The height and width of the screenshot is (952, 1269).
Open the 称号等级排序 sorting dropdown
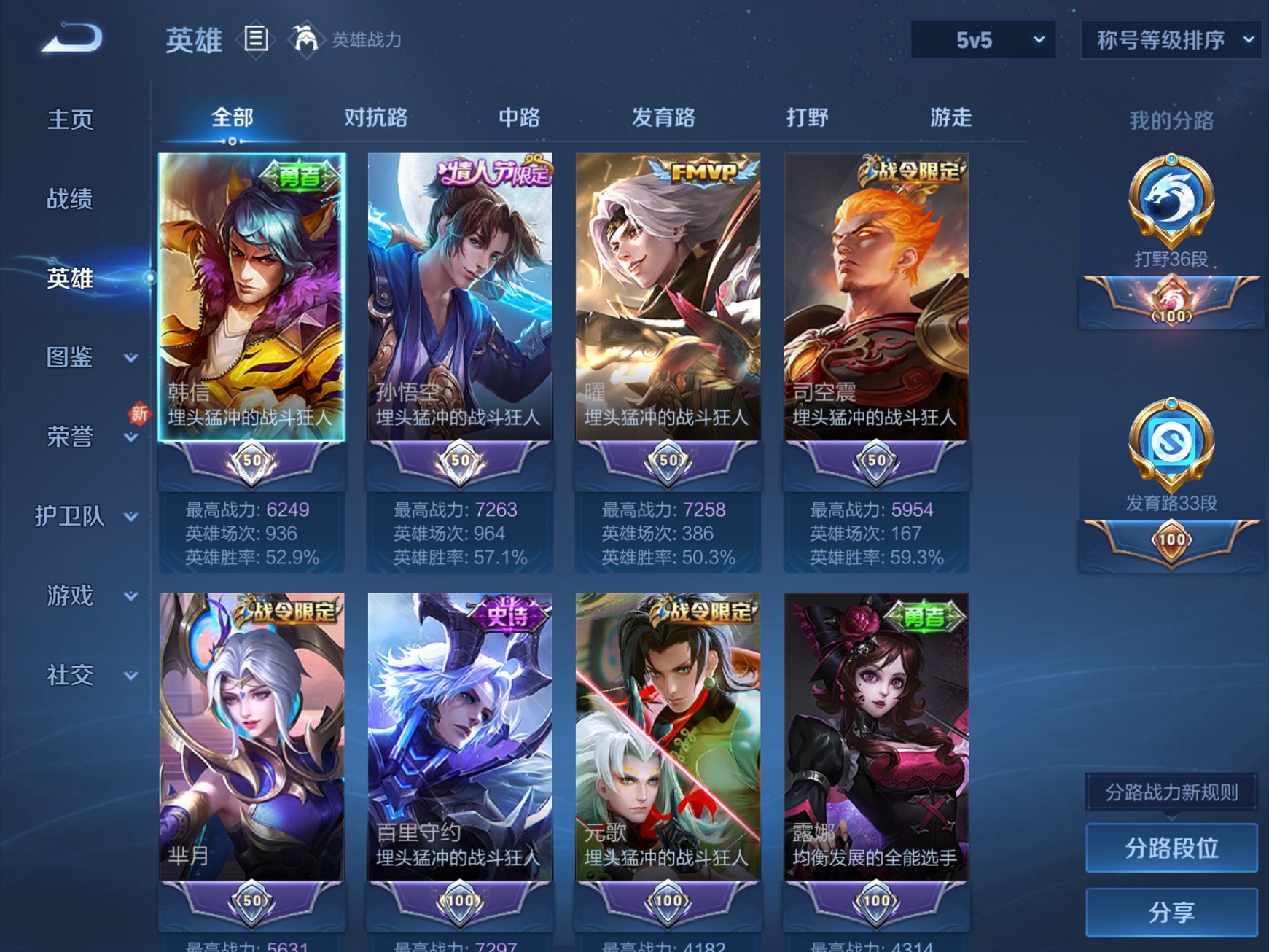1168,42
